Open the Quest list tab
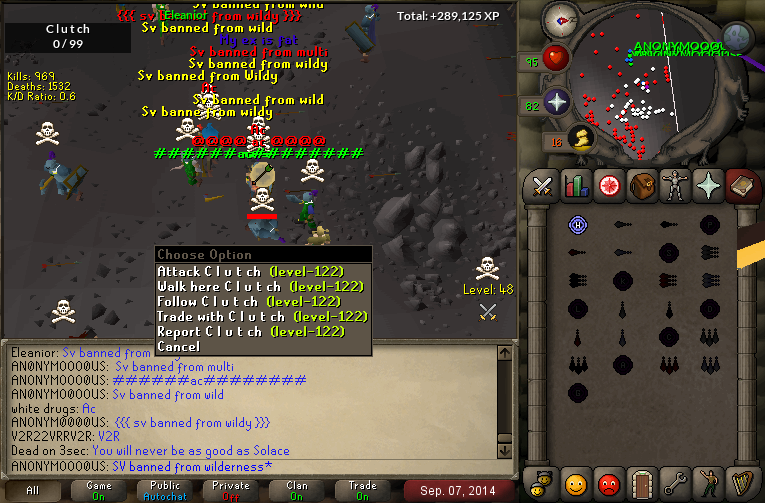This screenshot has width=765, height=503. 608,185
